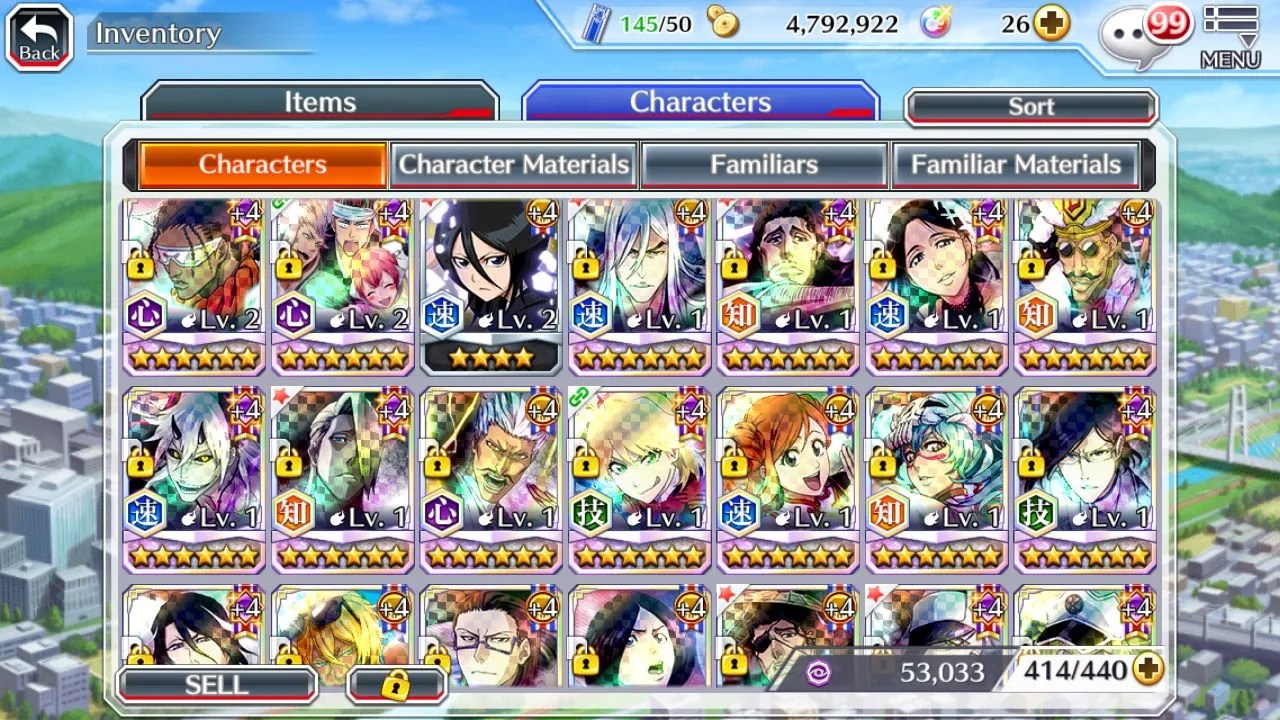Select the blonde green-eyed character card
The image size is (1280, 720).
640,478
